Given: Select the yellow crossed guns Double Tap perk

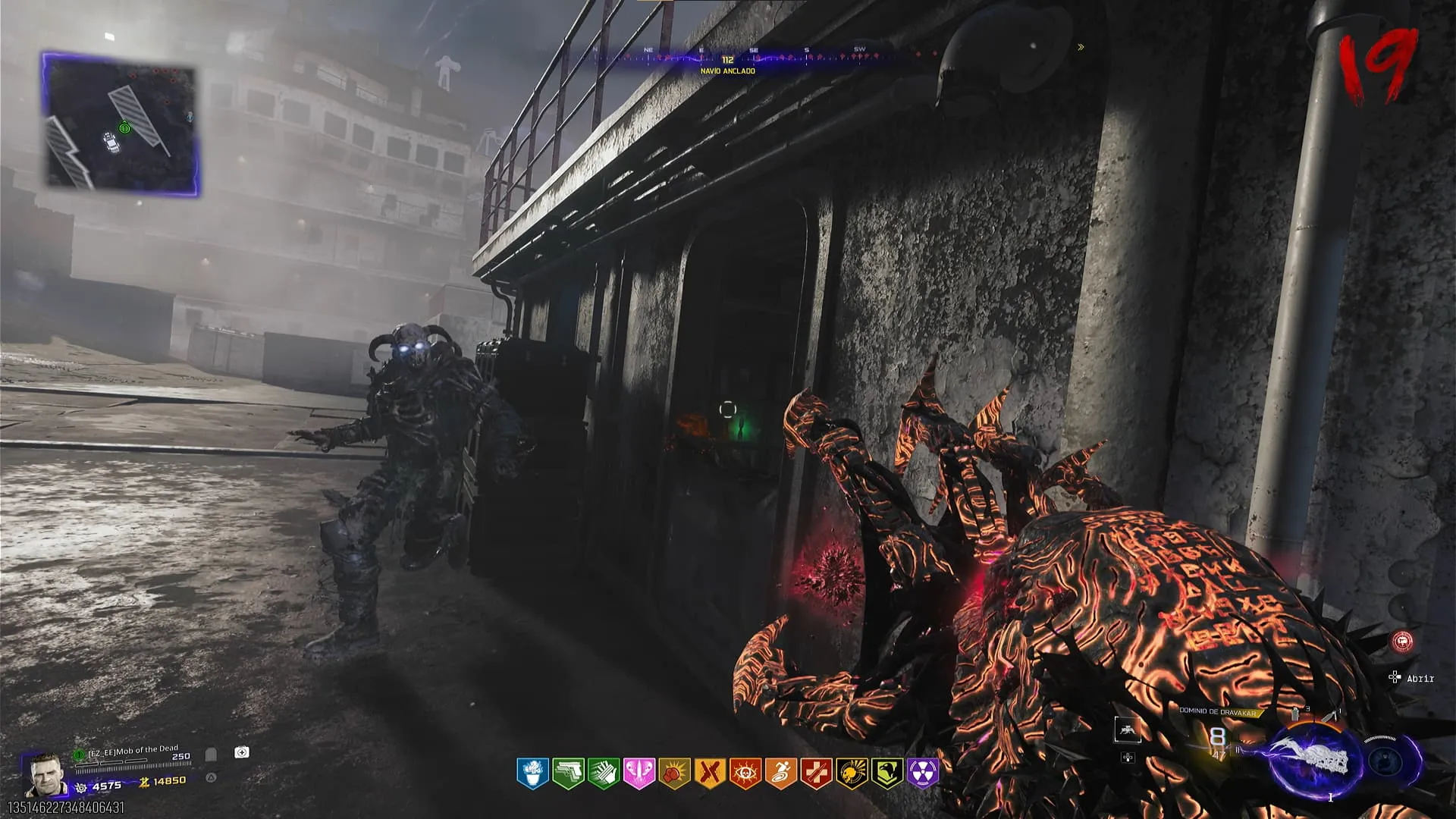Looking at the screenshot, I should (x=710, y=773).
